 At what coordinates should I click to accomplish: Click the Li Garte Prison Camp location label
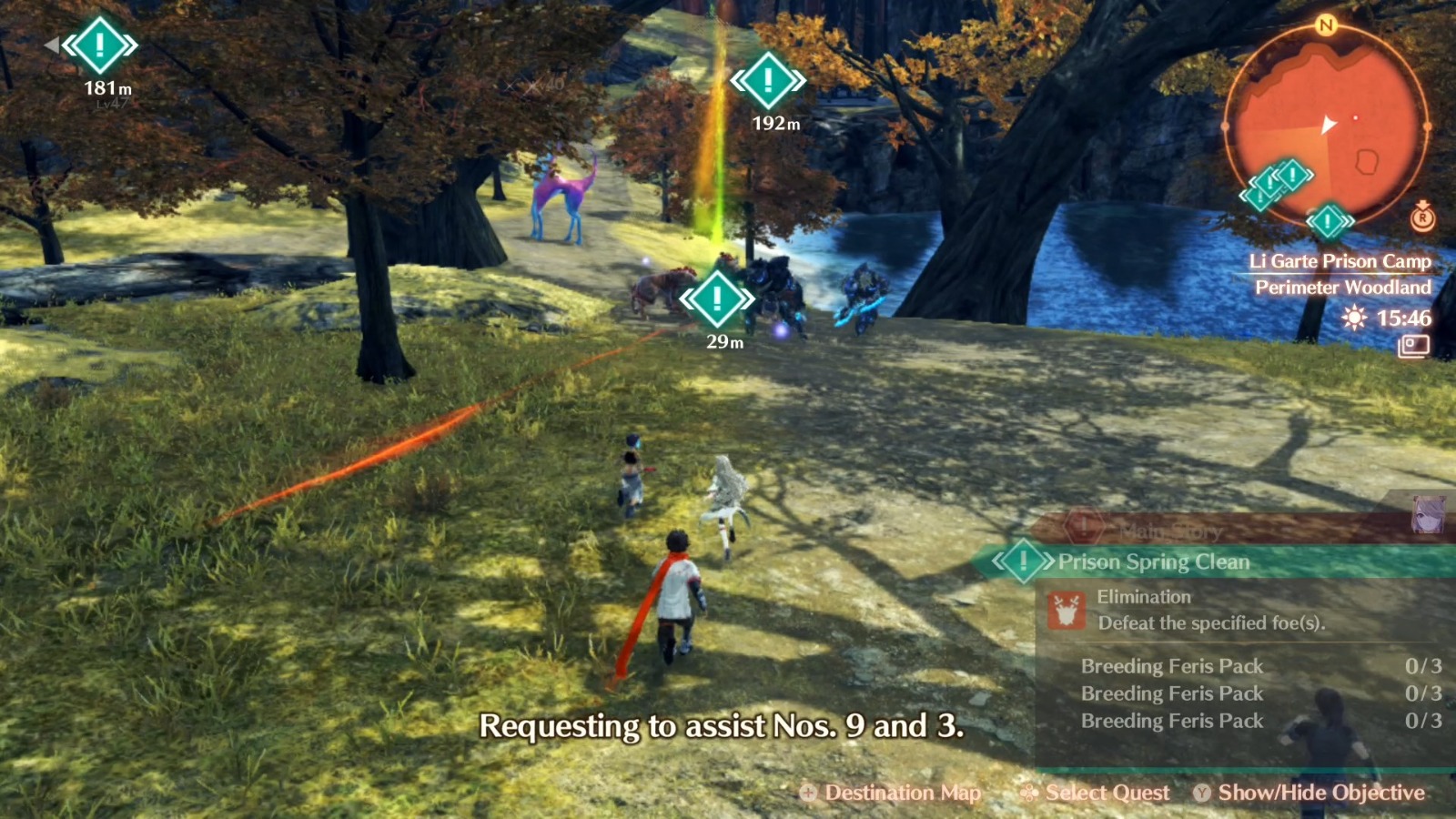pos(1340,261)
